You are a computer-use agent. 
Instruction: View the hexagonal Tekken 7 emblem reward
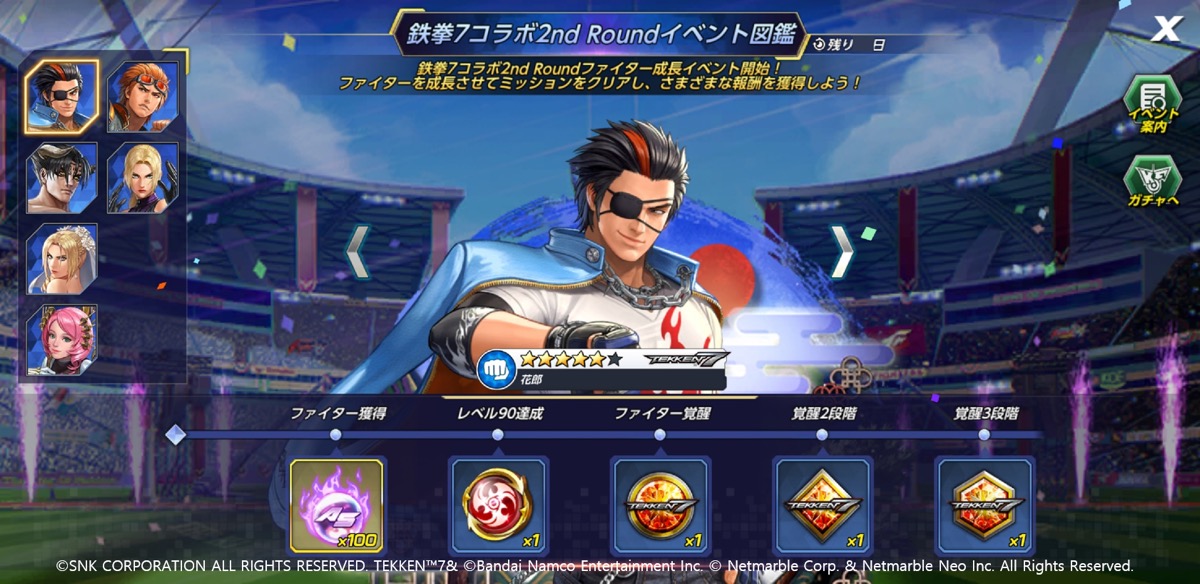tap(984, 505)
